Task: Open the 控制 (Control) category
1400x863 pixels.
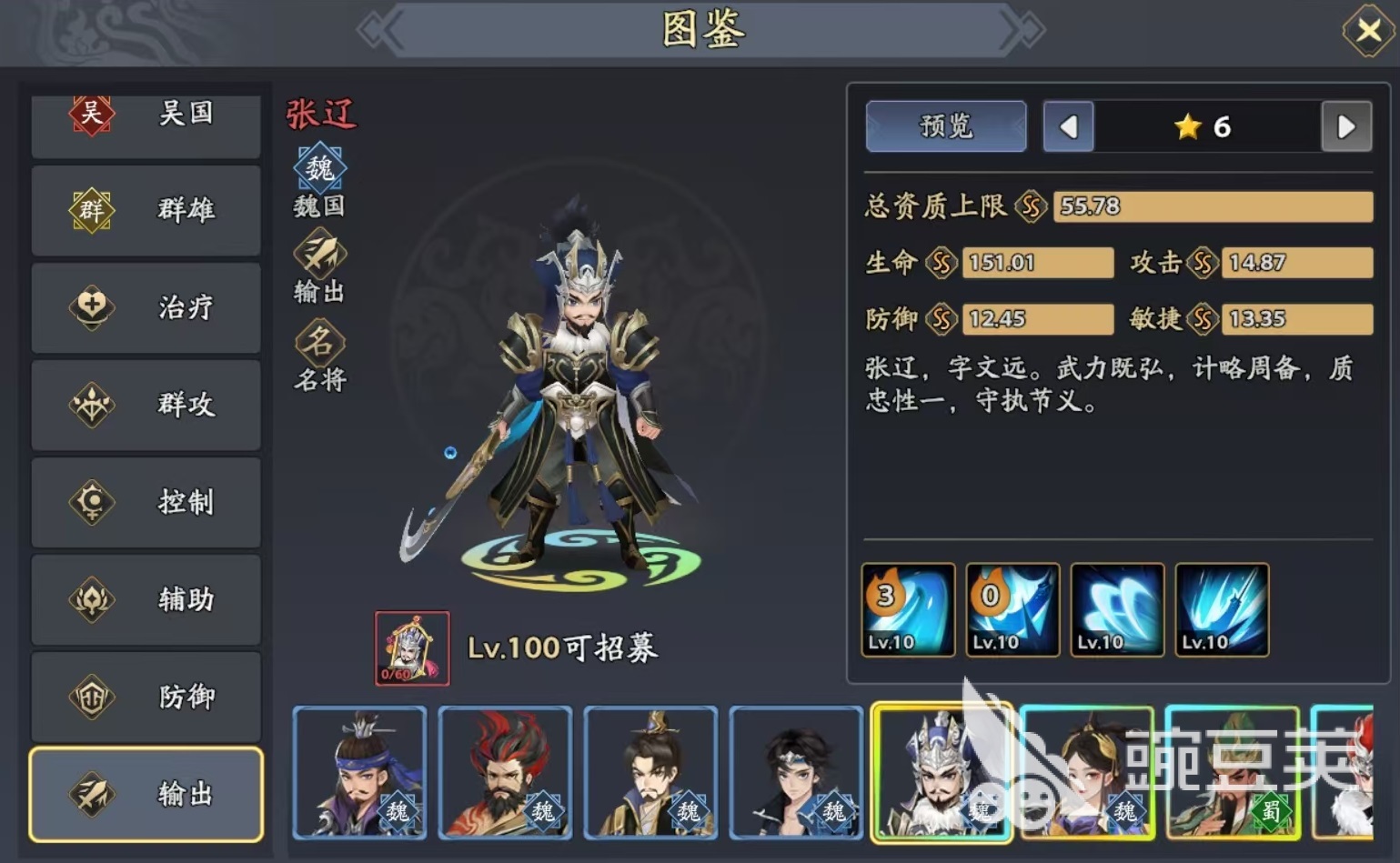Action: [x=146, y=503]
